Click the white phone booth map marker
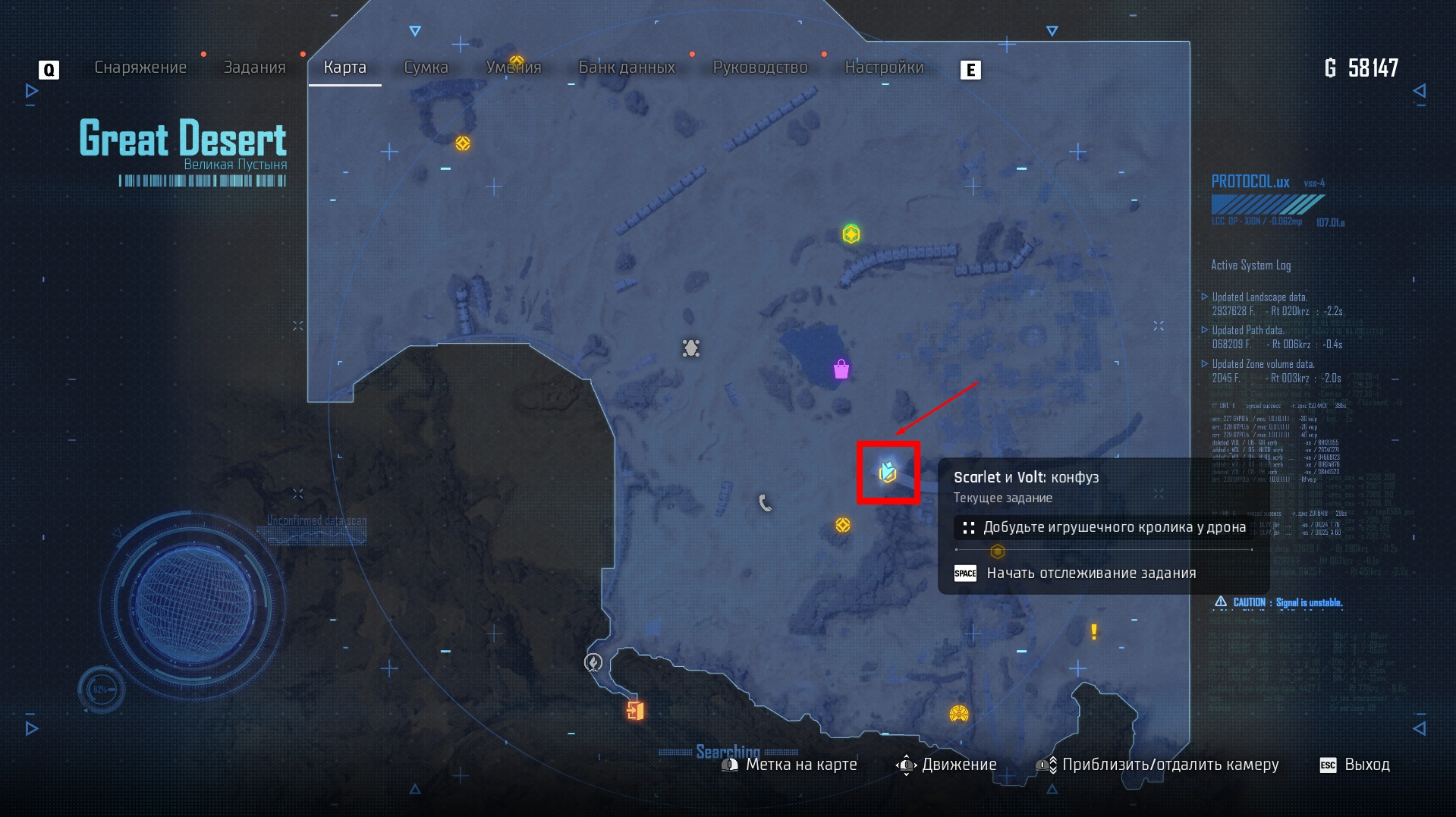 click(766, 502)
